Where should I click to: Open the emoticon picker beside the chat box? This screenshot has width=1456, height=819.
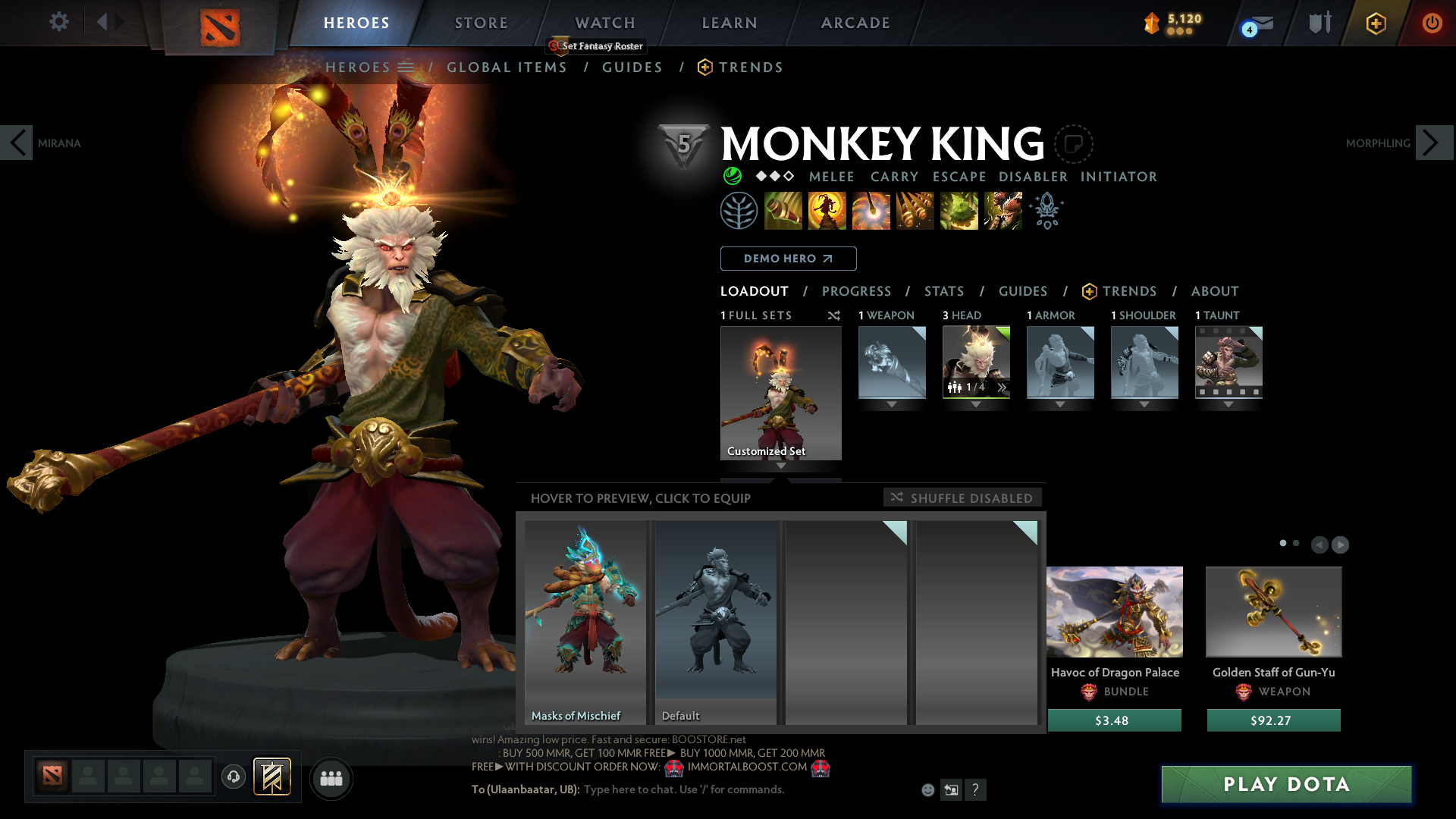click(927, 789)
